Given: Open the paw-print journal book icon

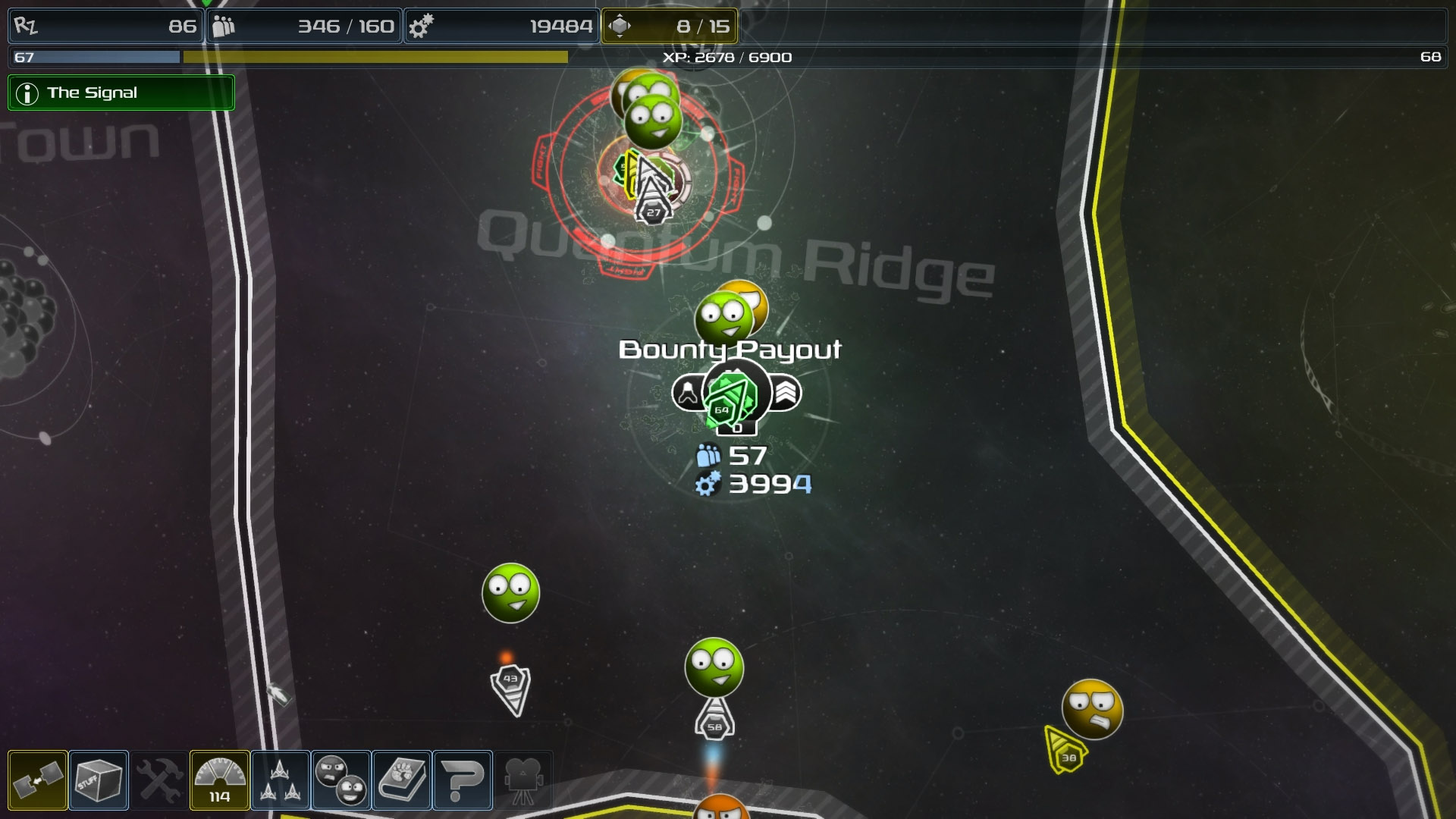Looking at the screenshot, I should [402, 780].
